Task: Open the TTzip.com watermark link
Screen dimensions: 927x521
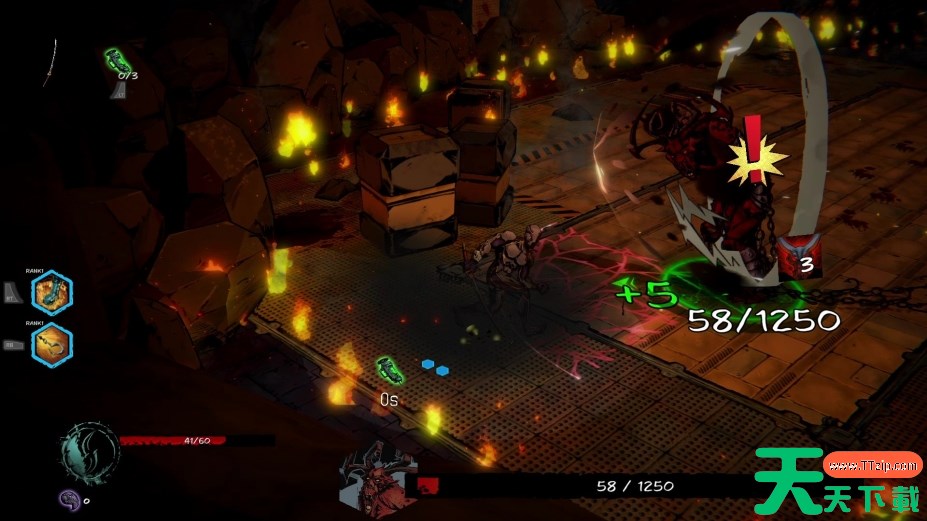Action: pos(873,465)
